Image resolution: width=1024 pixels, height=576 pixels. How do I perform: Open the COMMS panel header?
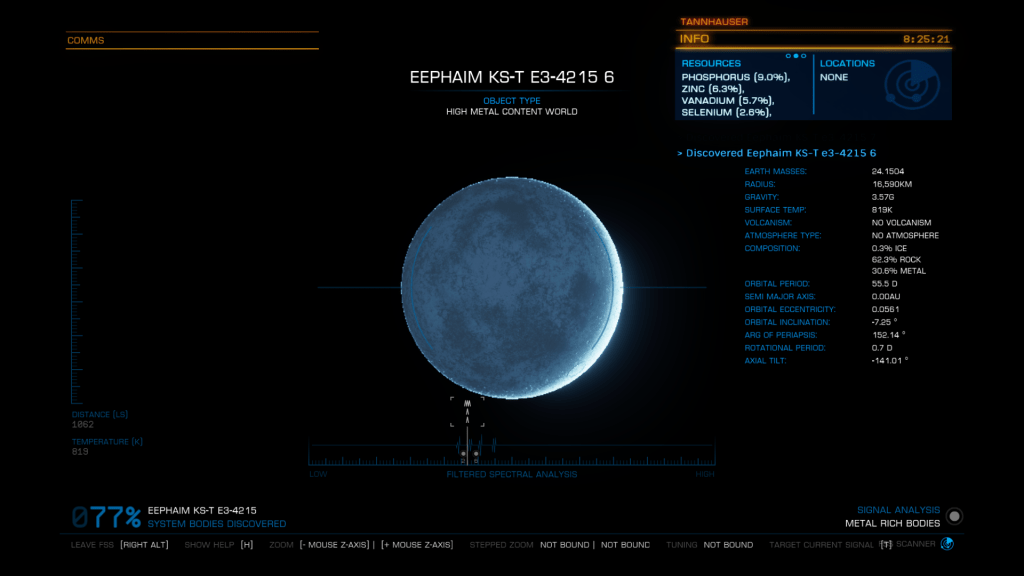click(x=86, y=41)
